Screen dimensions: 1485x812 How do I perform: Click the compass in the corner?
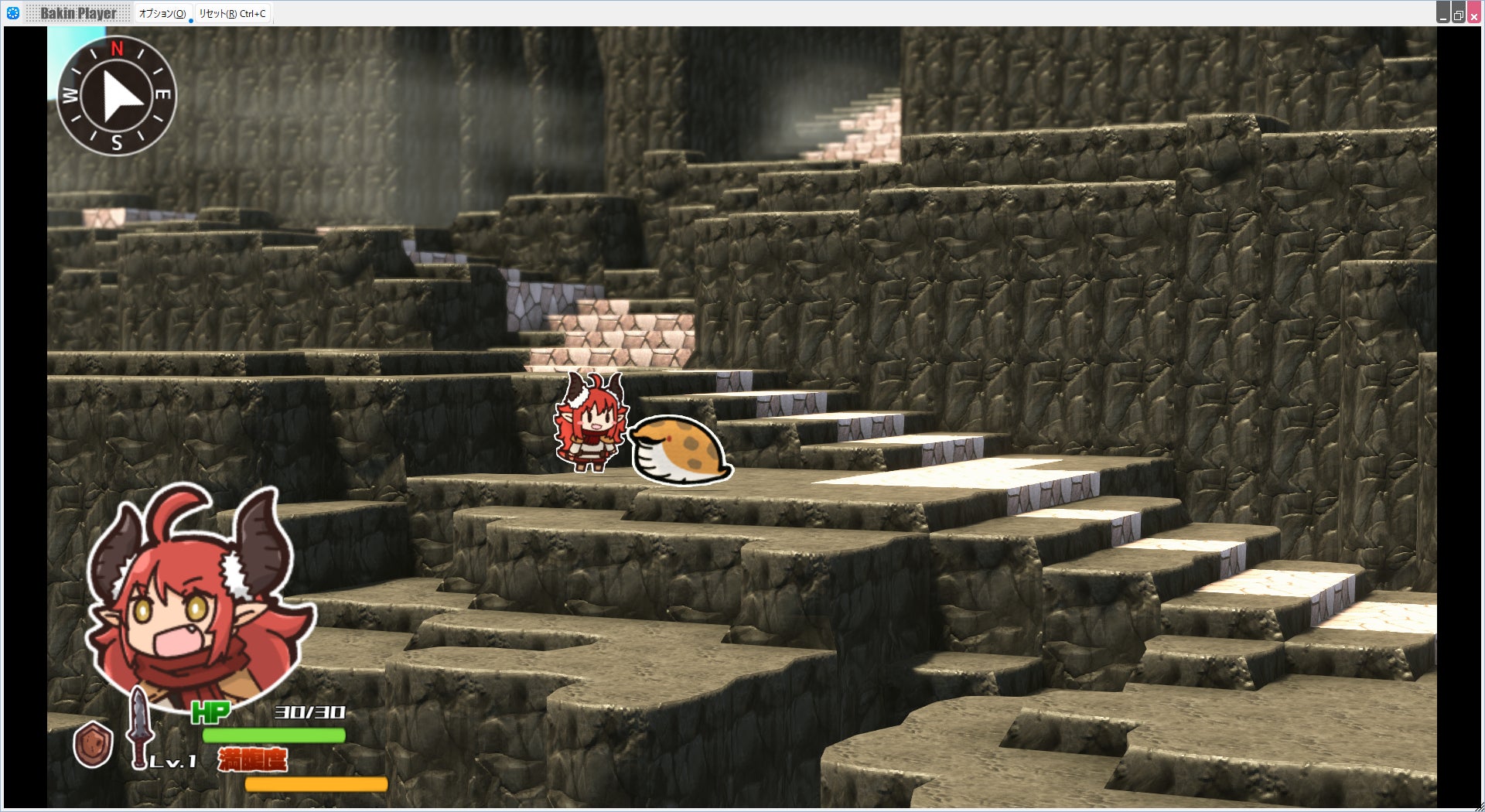[117, 95]
